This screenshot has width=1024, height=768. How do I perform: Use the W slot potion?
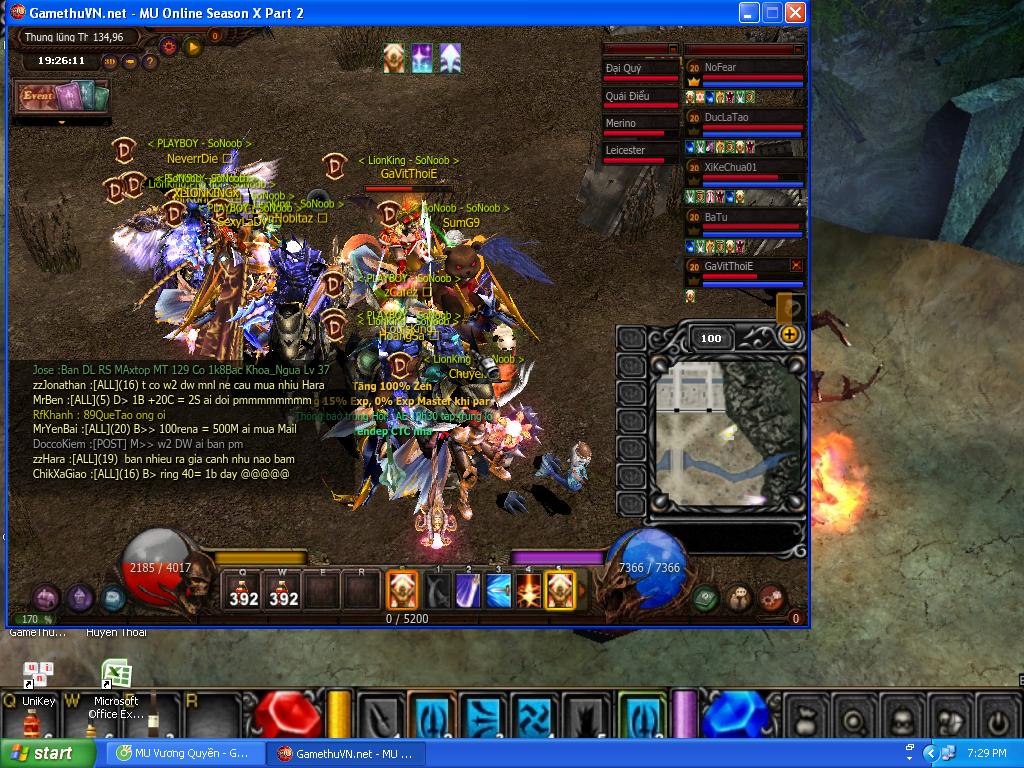point(284,592)
